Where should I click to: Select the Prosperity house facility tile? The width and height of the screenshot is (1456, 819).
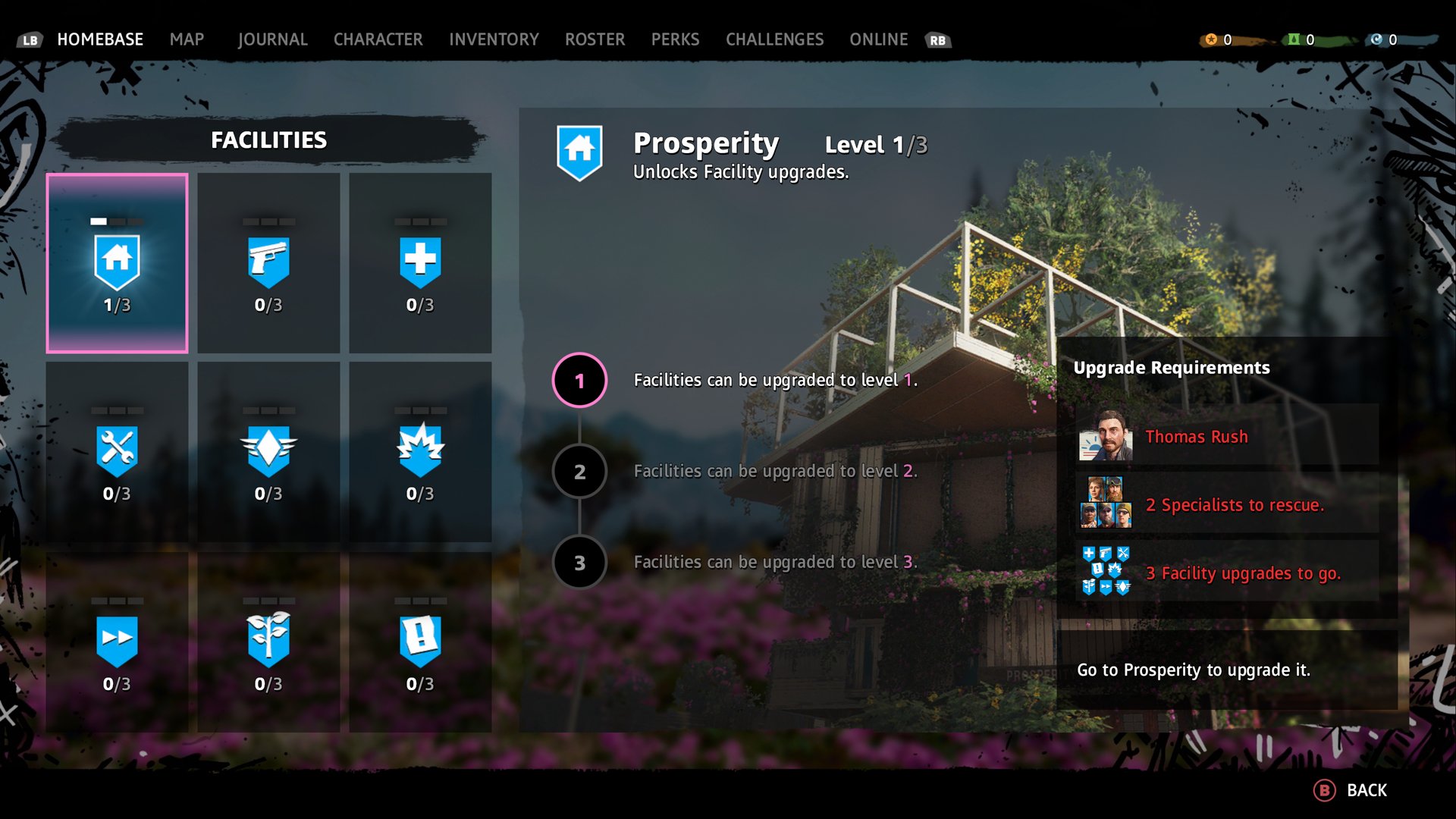tap(118, 263)
